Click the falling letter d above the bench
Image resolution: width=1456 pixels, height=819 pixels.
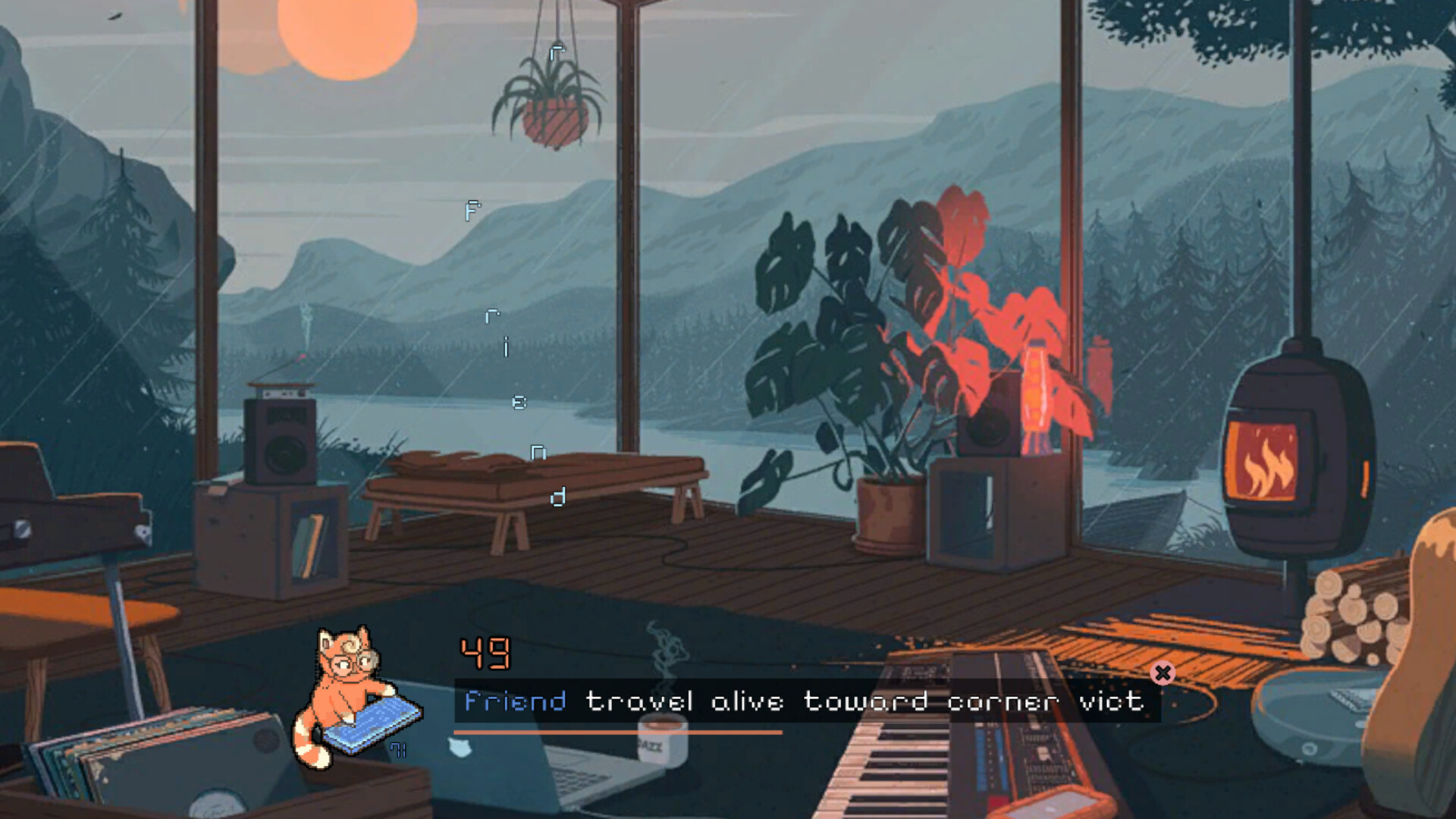coord(559,497)
